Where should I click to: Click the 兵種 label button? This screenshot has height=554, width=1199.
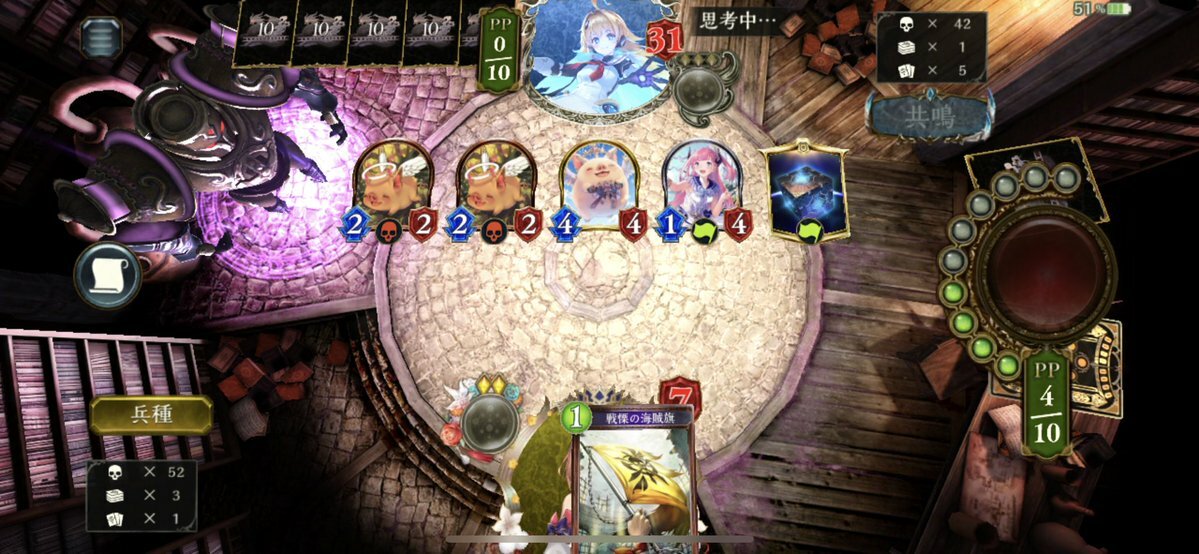click(151, 415)
